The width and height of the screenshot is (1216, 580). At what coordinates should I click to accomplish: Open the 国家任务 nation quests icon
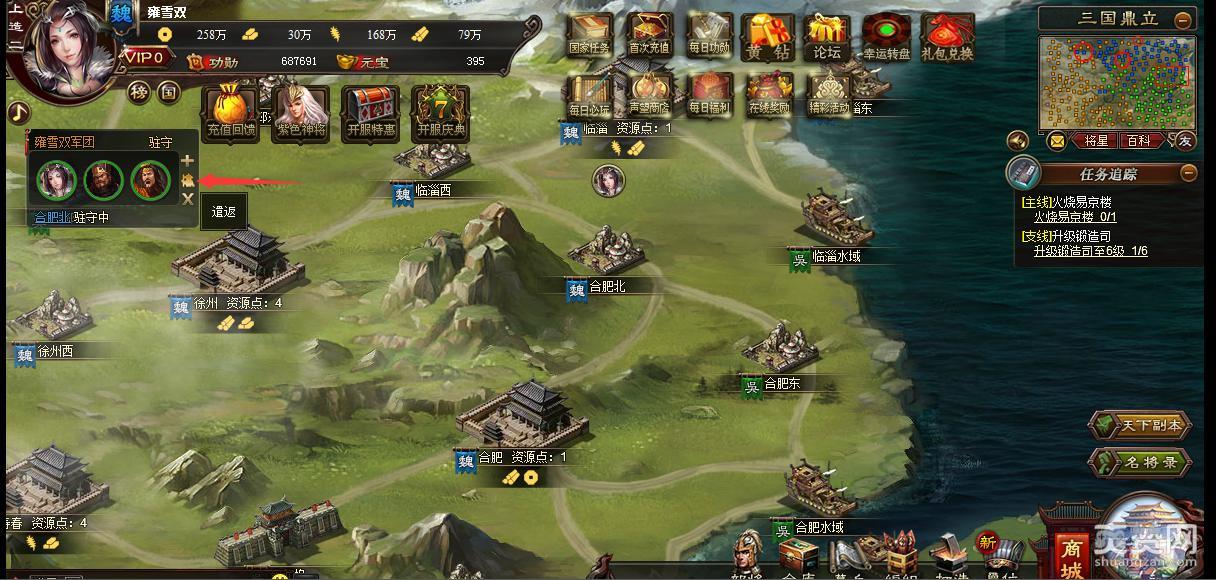[x=589, y=34]
